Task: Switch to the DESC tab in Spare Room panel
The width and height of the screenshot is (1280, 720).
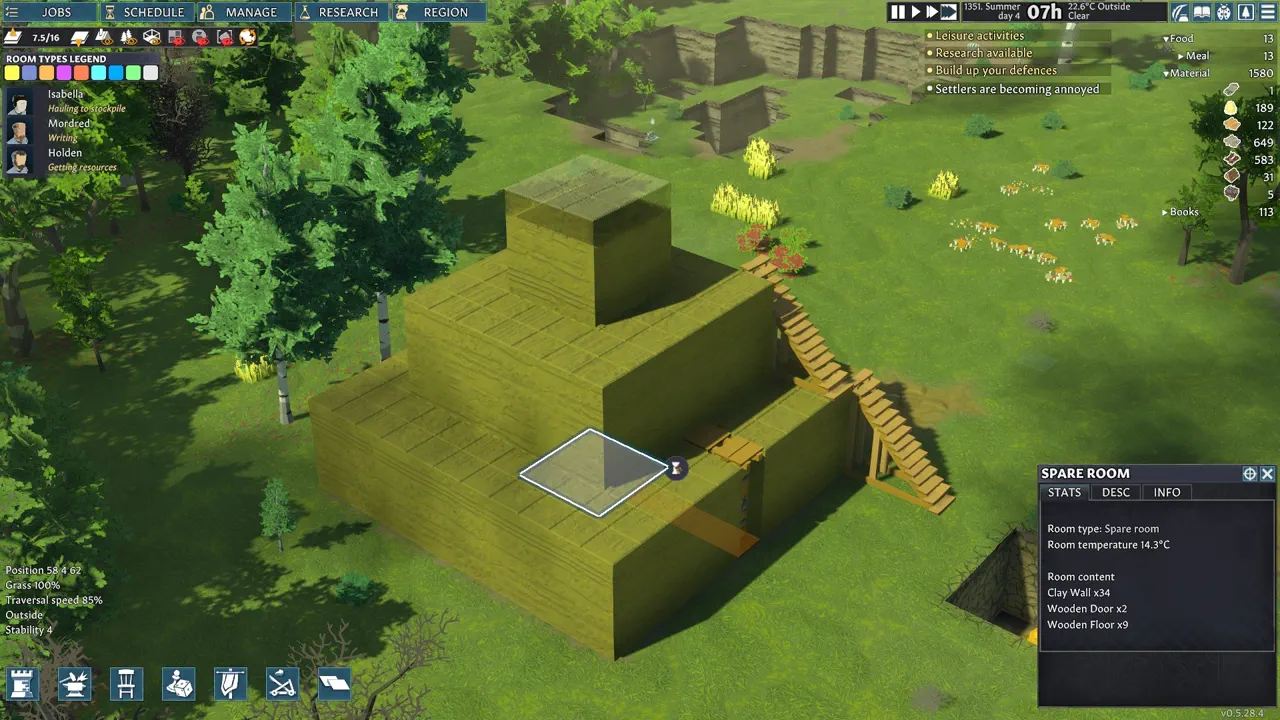Action: click(1115, 492)
